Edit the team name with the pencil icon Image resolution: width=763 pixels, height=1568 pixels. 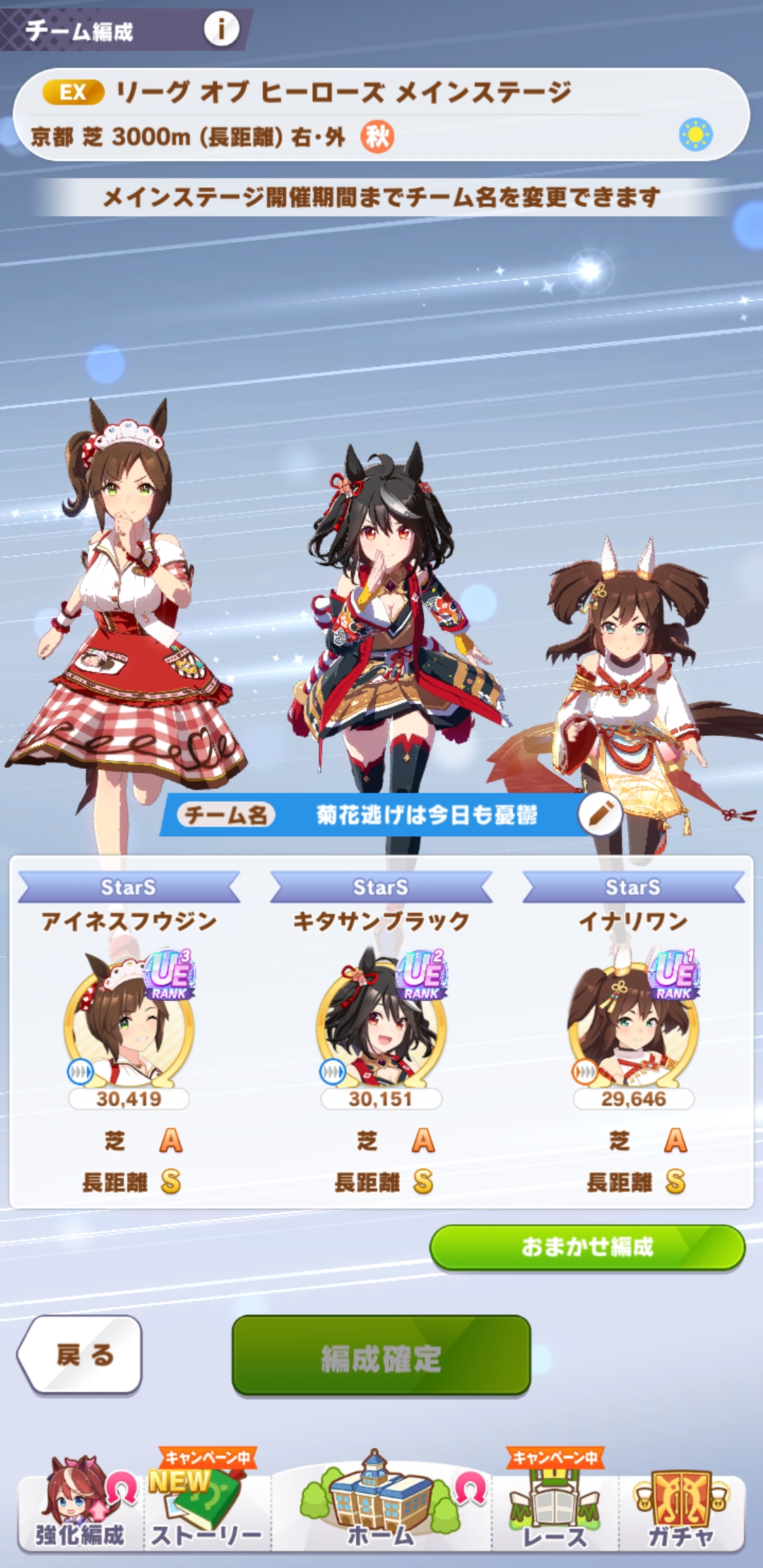(600, 814)
